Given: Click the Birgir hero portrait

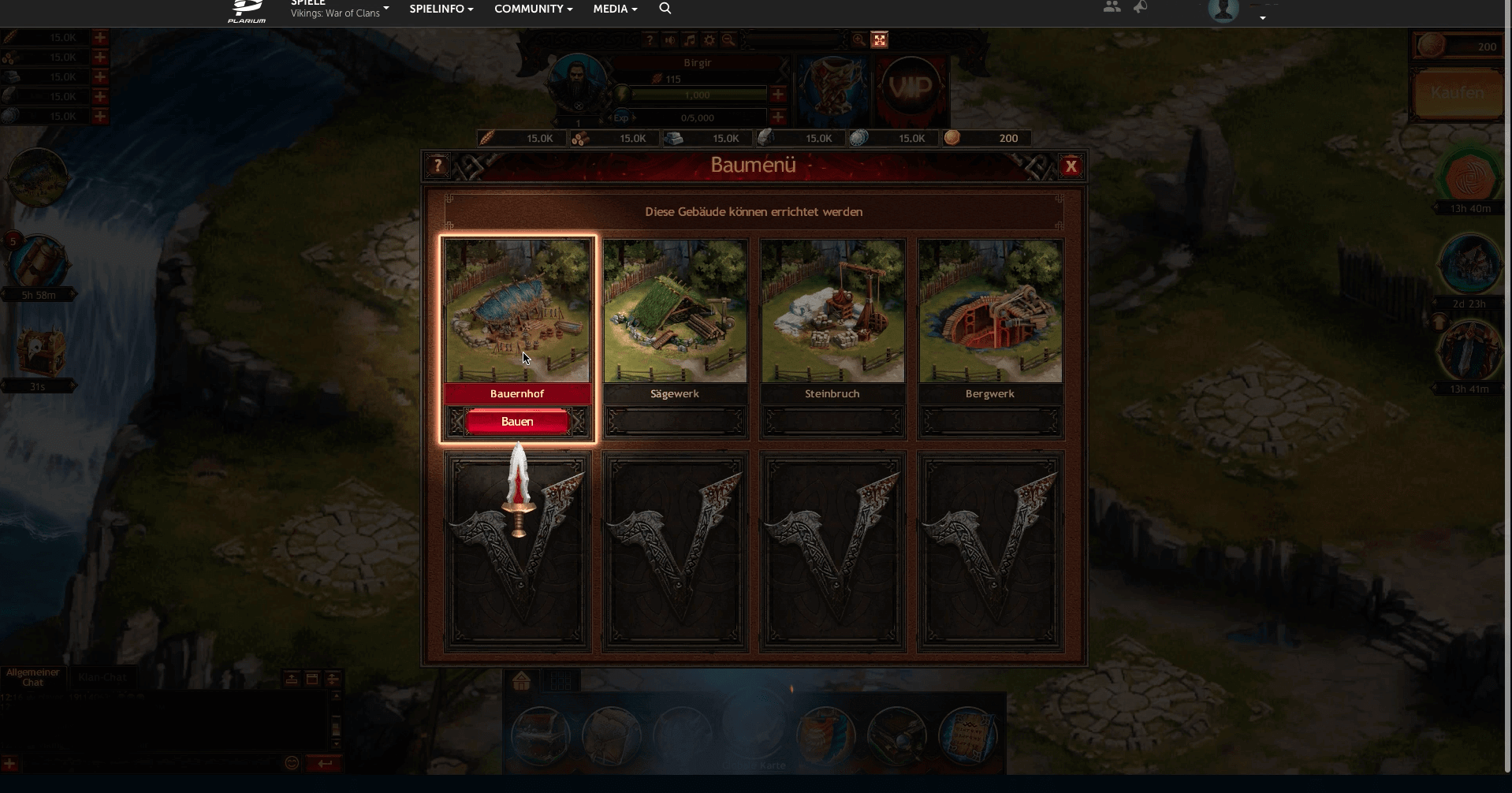Looking at the screenshot, I should 577,83.
